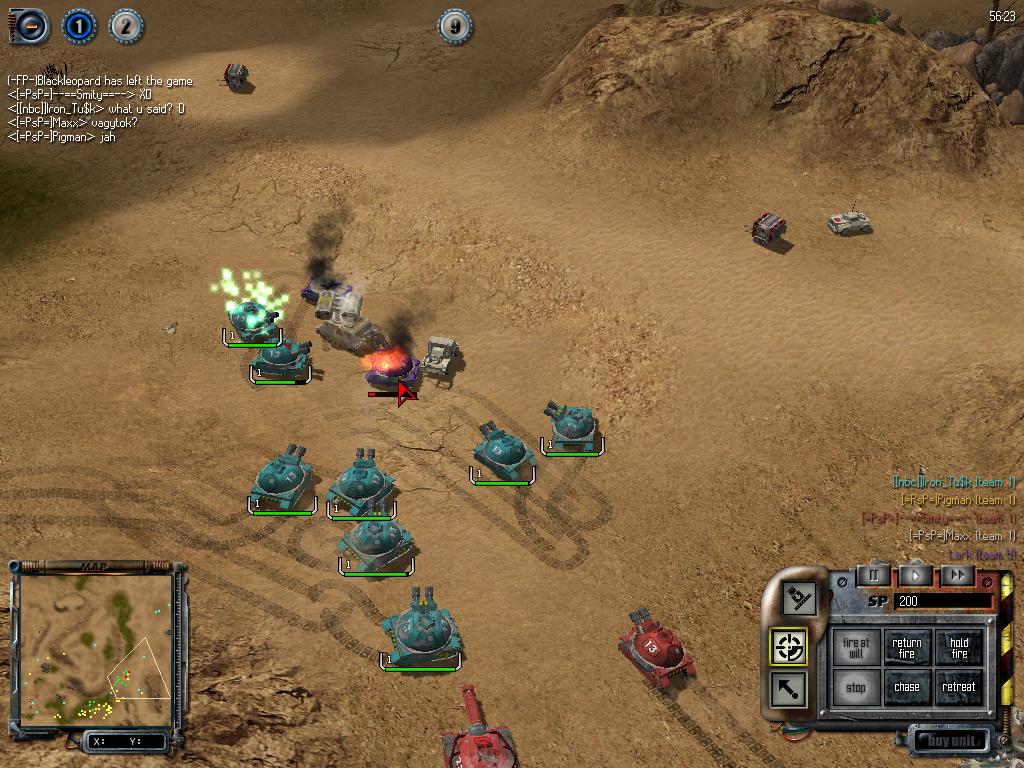Activate the chase order

[907, 688]
